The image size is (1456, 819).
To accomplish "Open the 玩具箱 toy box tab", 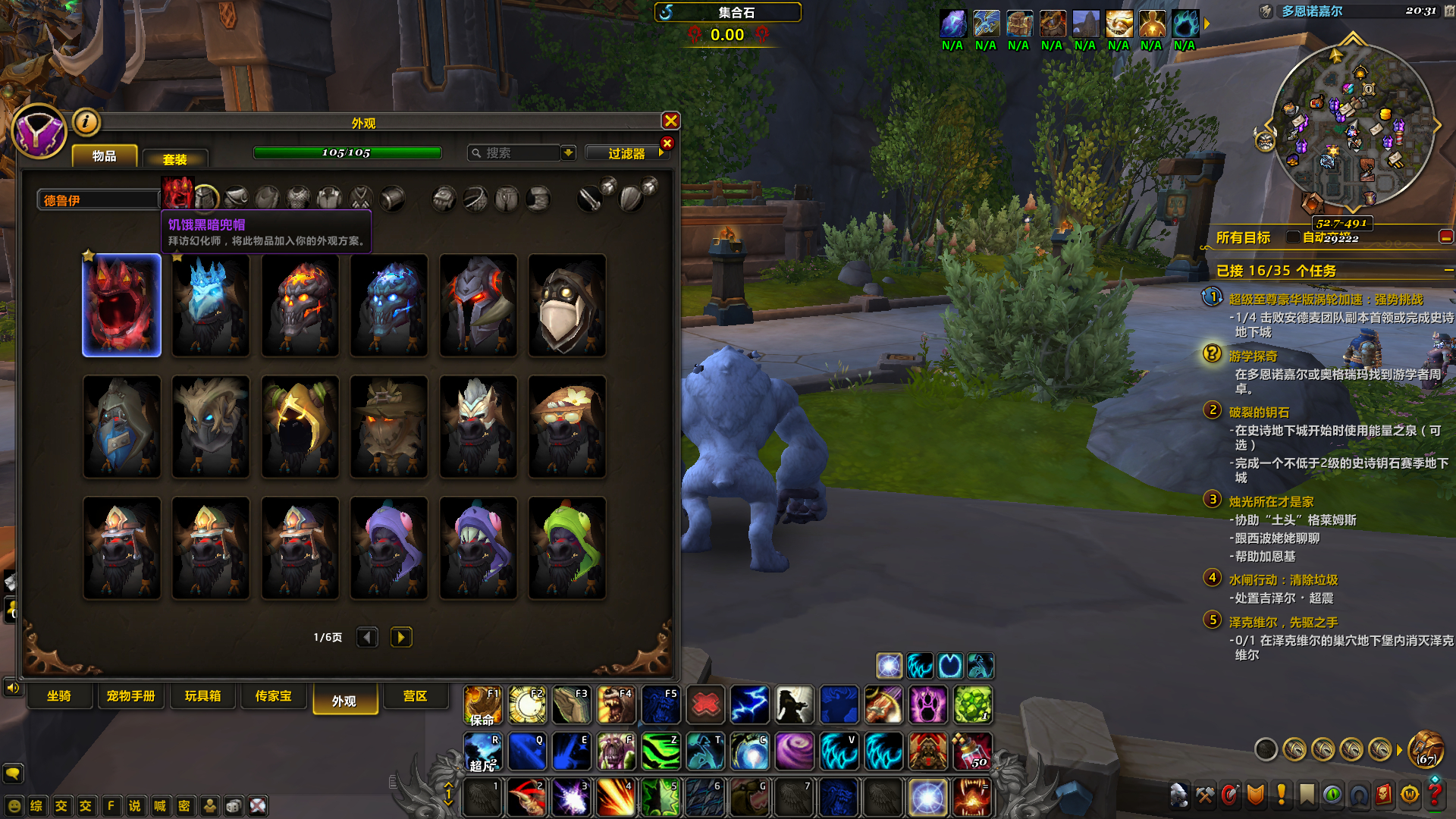I will (x=202, y=696).
